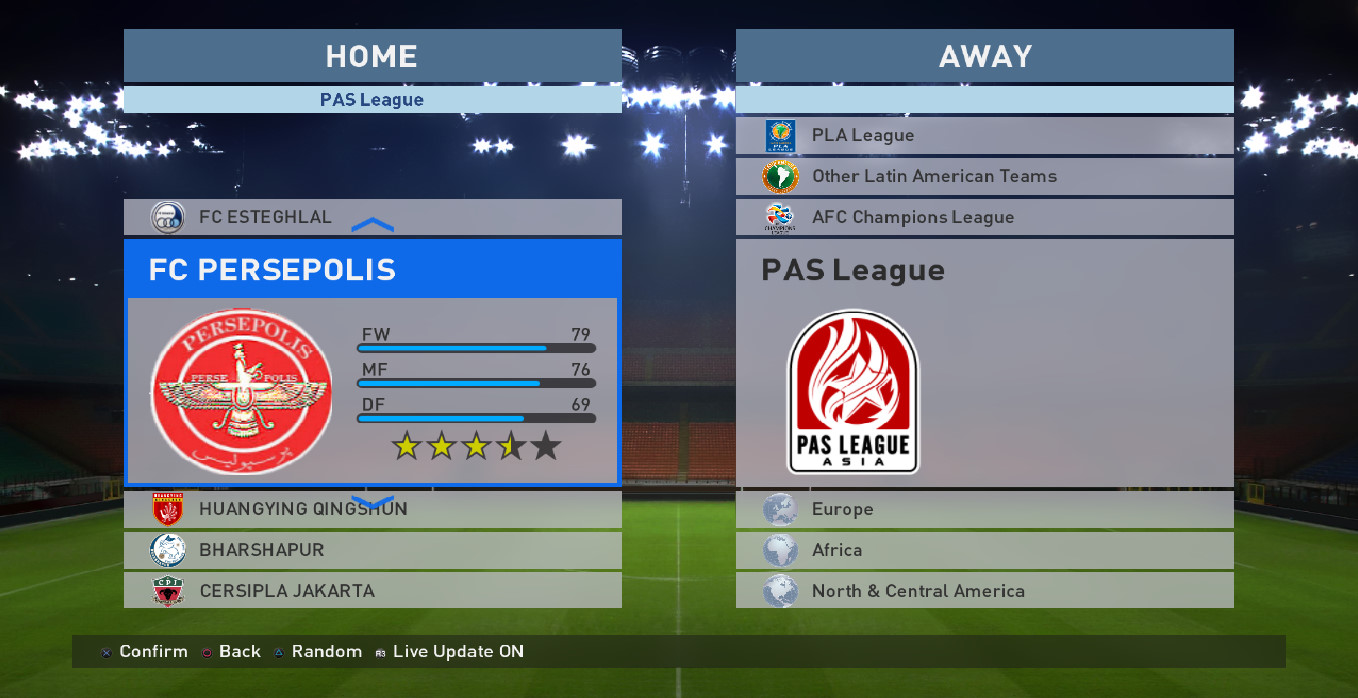Image resolution: width=1358 pixels, height=698 pixels.
Task: Click the up arrow above FC Persepolis
Action: tap(373, 226)
